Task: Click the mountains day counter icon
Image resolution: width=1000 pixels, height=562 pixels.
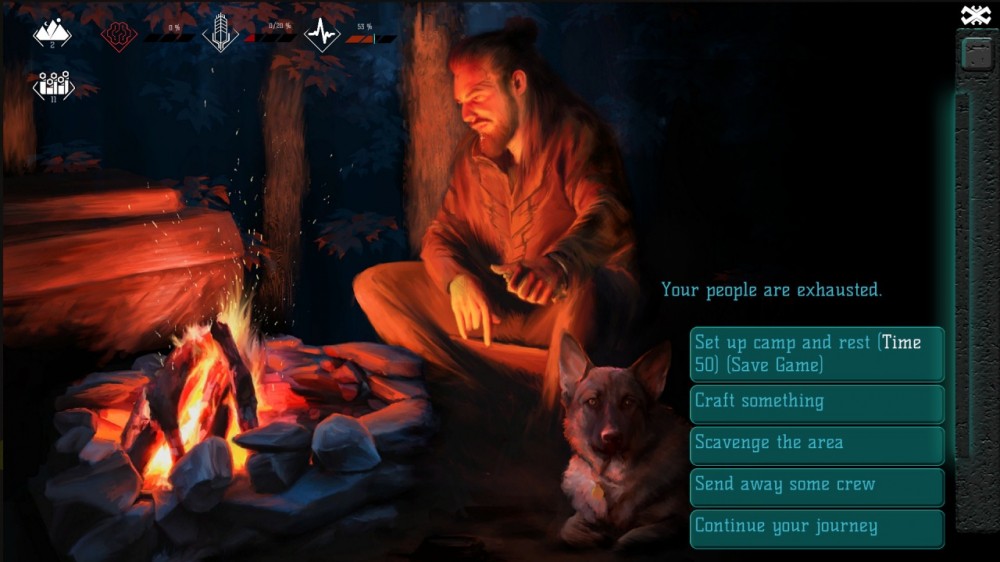Action: coord(52,34)
